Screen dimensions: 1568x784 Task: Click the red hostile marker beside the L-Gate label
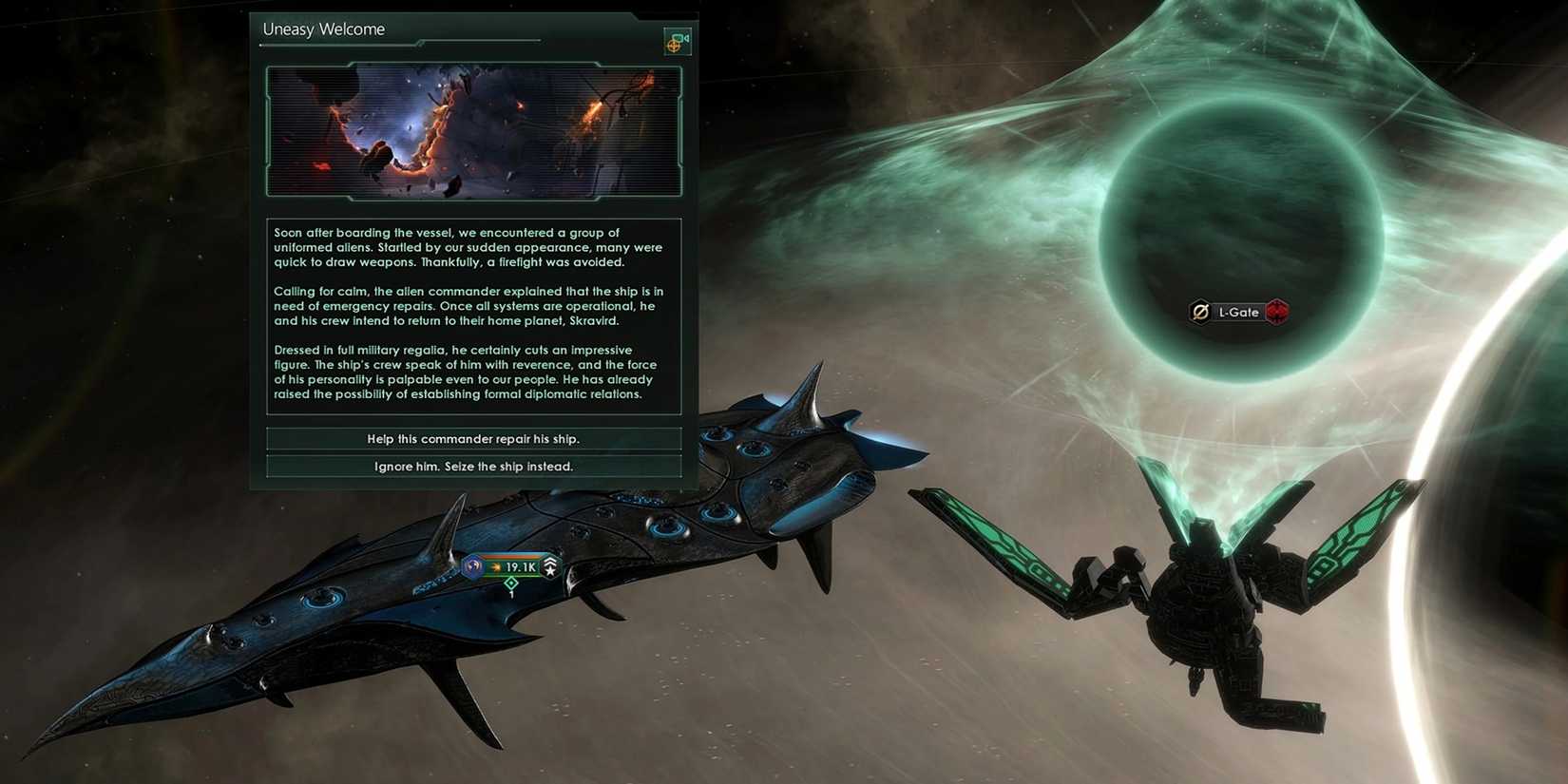coord(1276,312)
